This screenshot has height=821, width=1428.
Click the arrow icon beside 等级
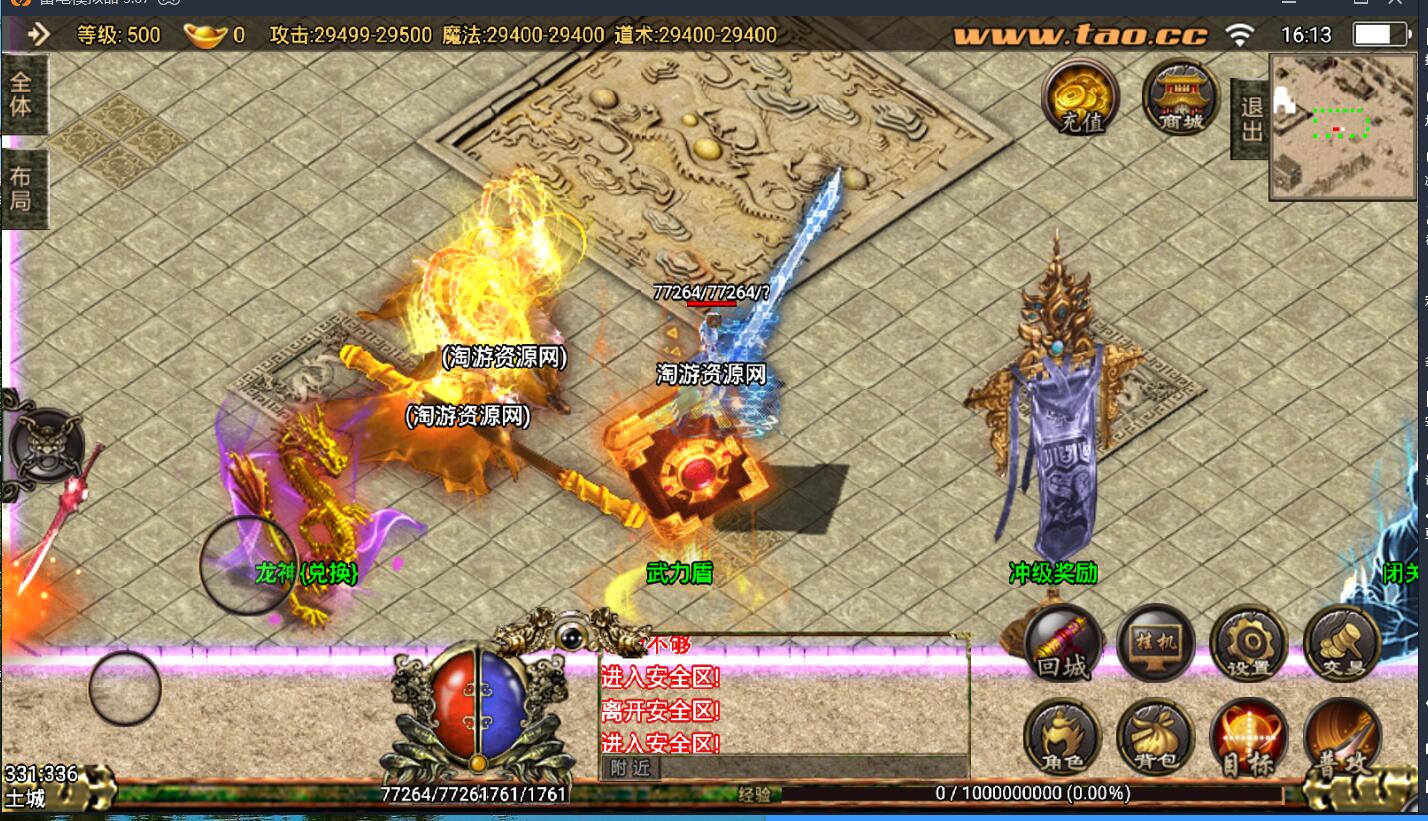pos(39,35)
